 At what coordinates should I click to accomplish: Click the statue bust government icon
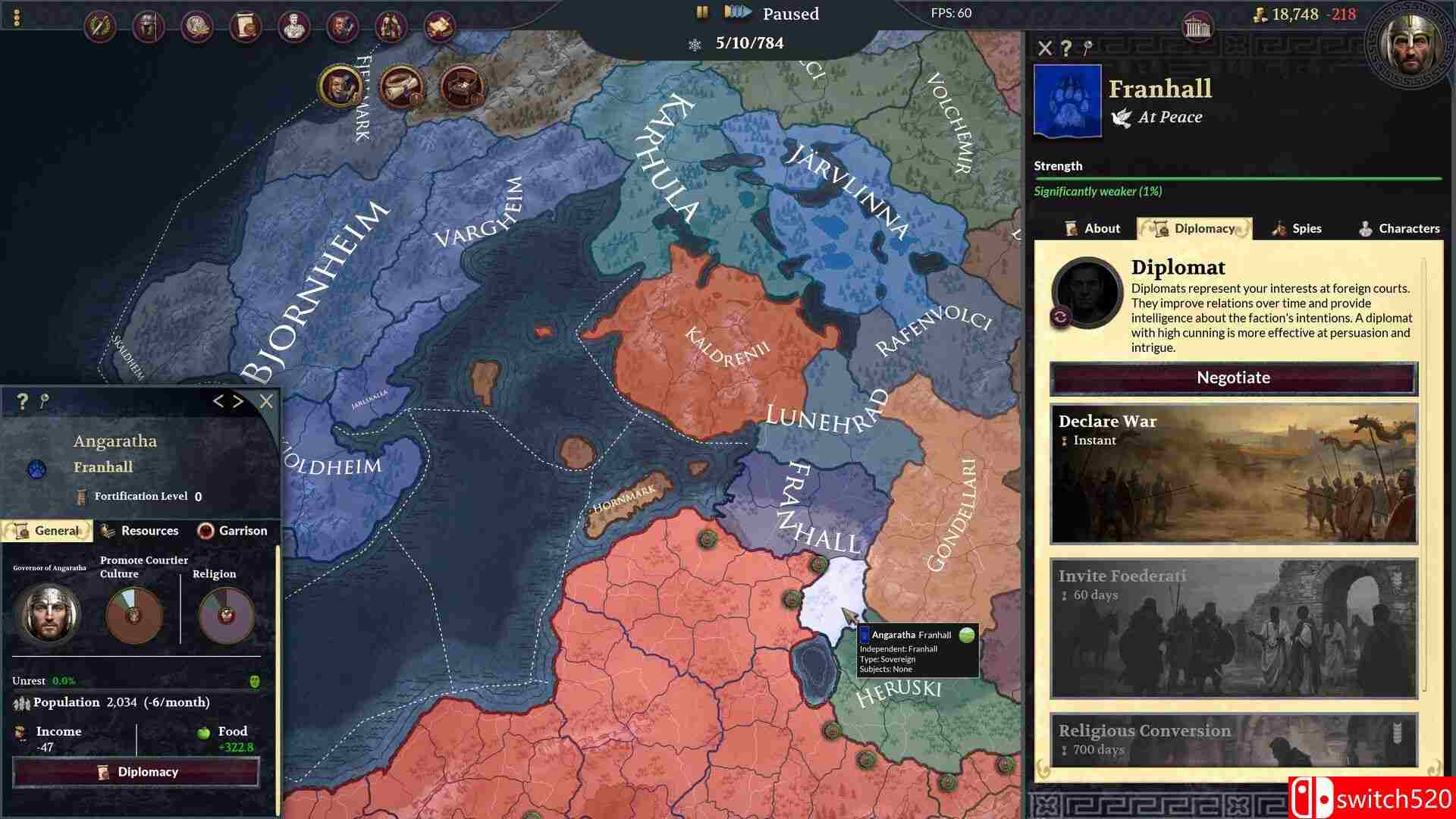tap(293, 24)
